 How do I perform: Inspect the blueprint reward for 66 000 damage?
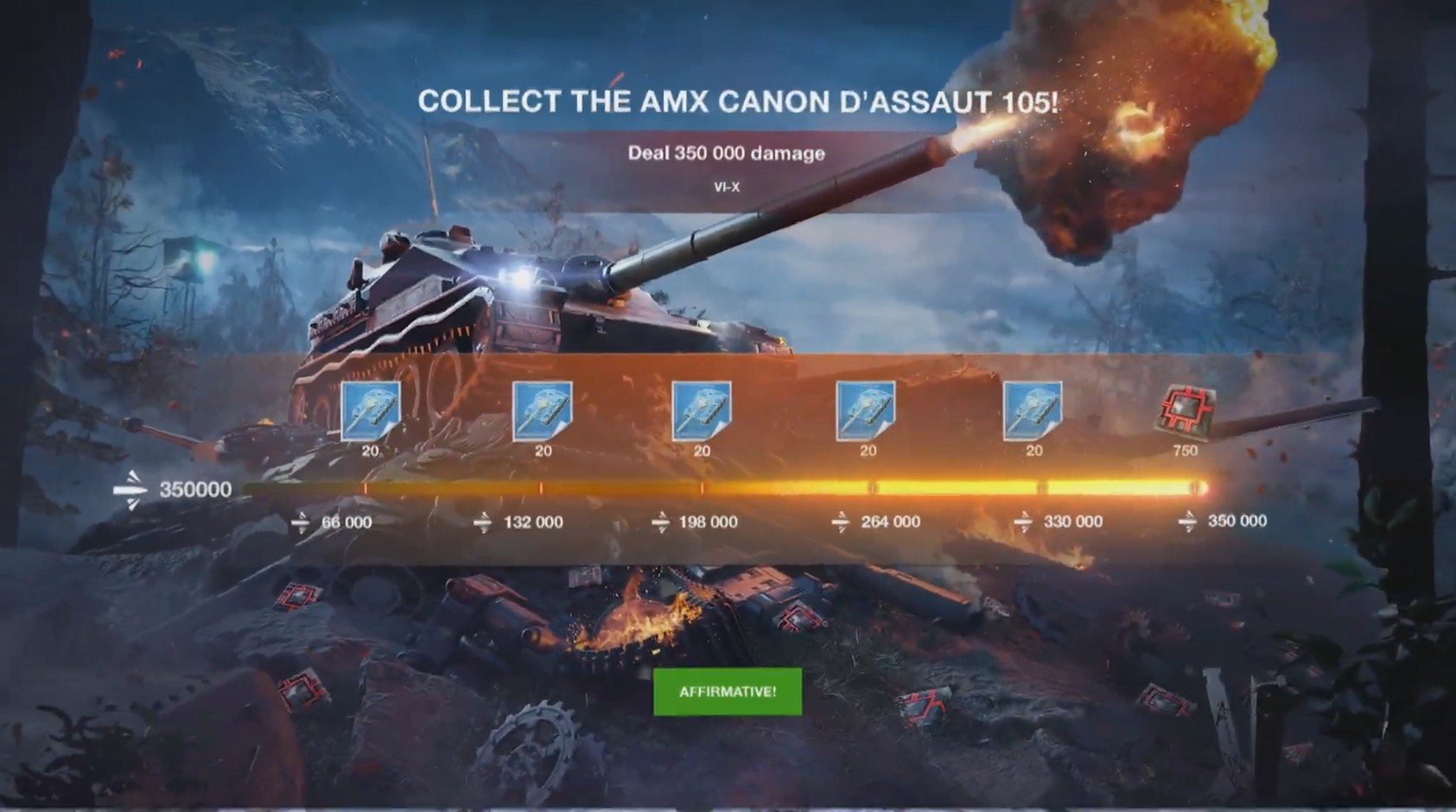(x=371, y=410)
